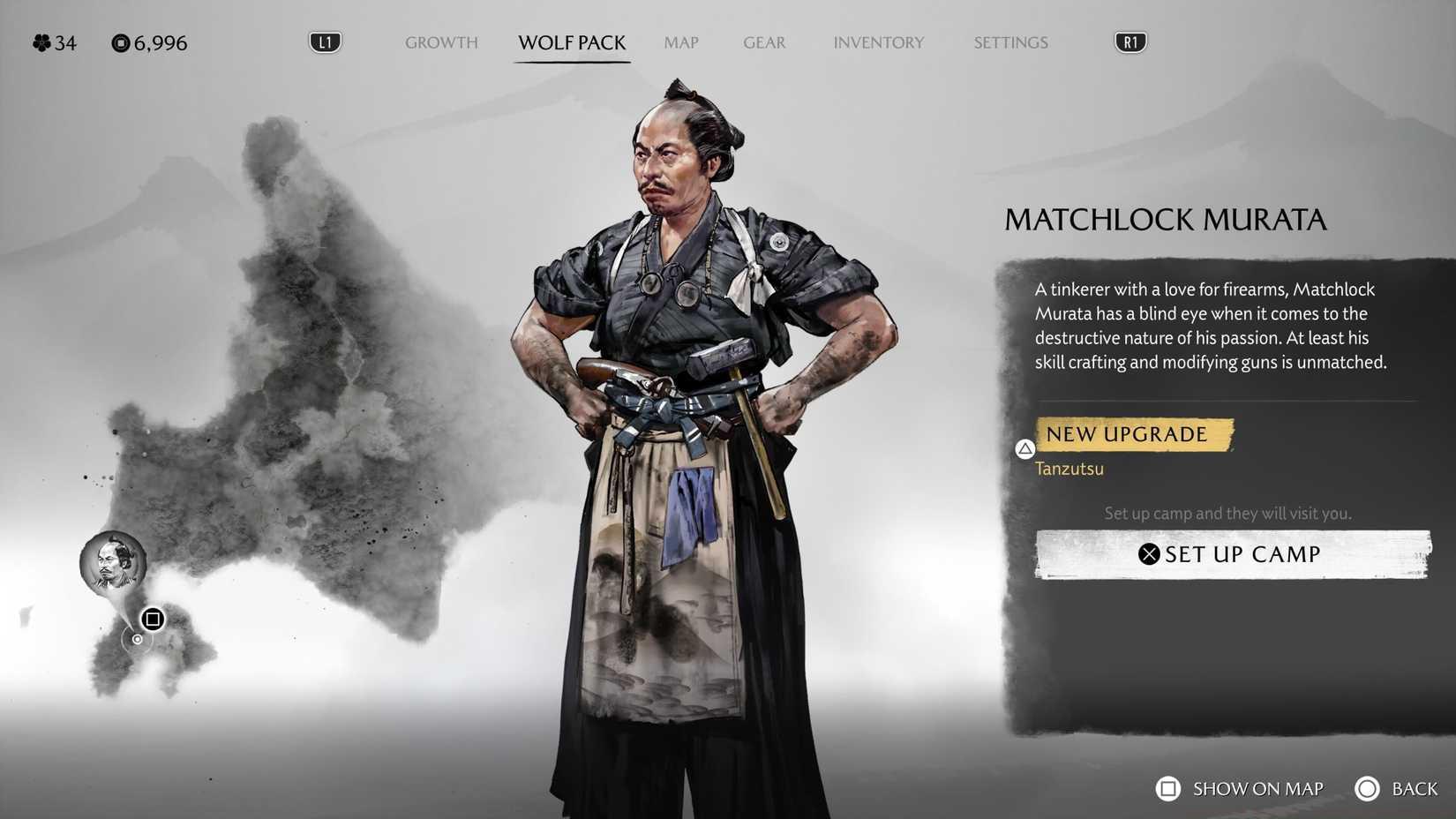This screenshot has height=819, width=1456.
Task: Click the Square icon next to Show On Map
Action: (1169, 788)
